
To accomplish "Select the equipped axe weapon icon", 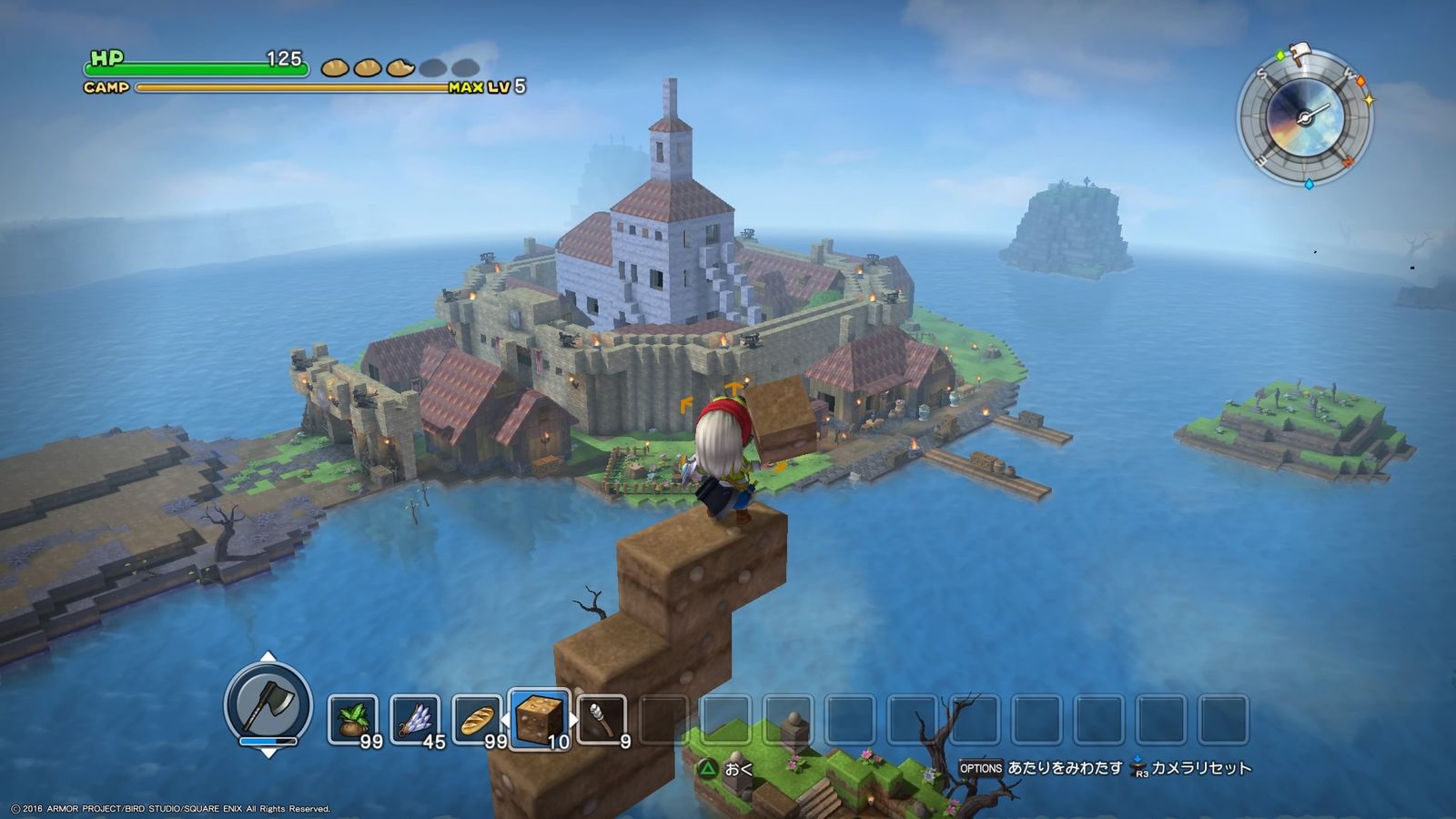I will tap(268, 703).
